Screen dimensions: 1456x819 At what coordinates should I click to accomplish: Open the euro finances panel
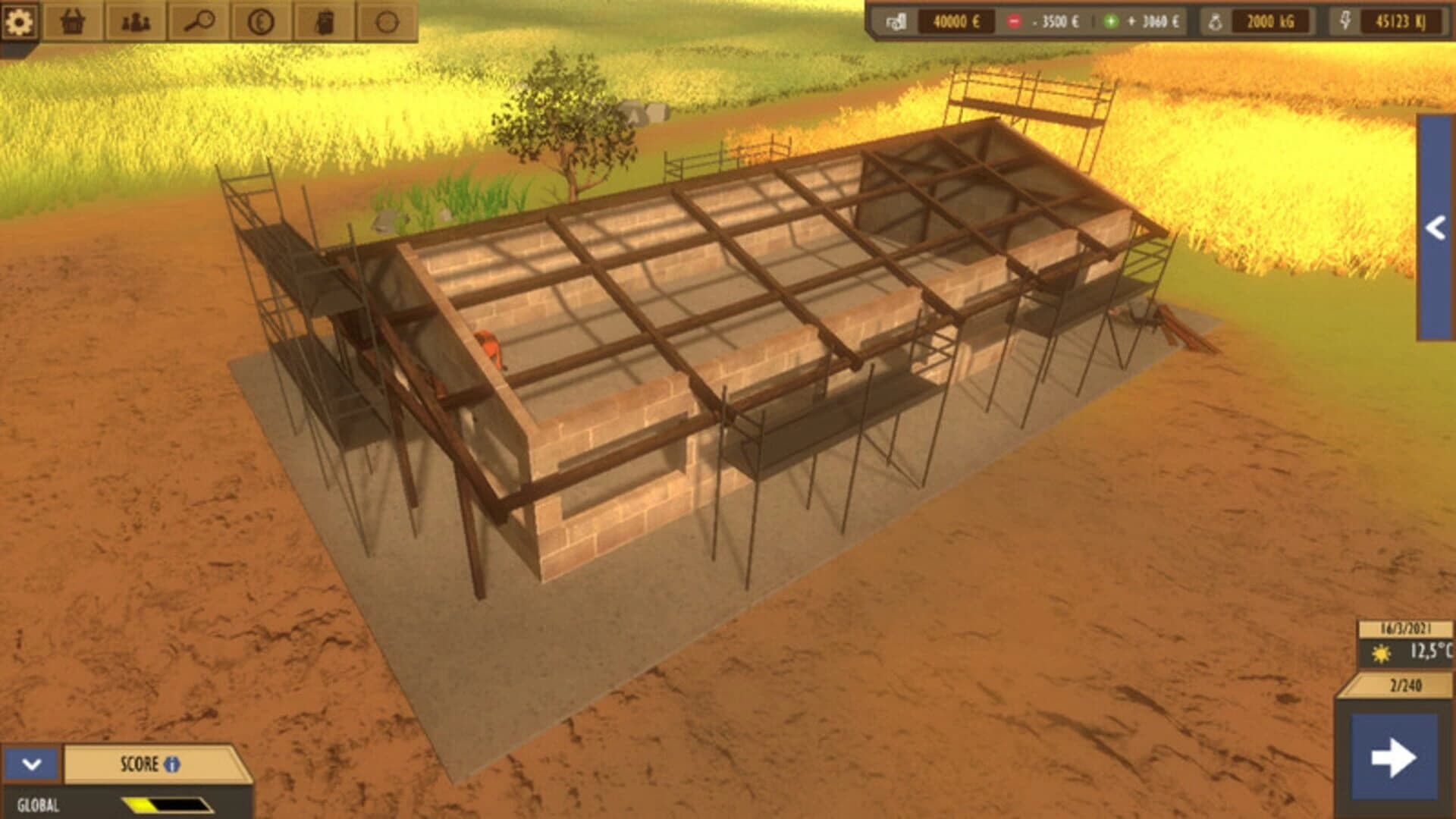pos(262,22)
